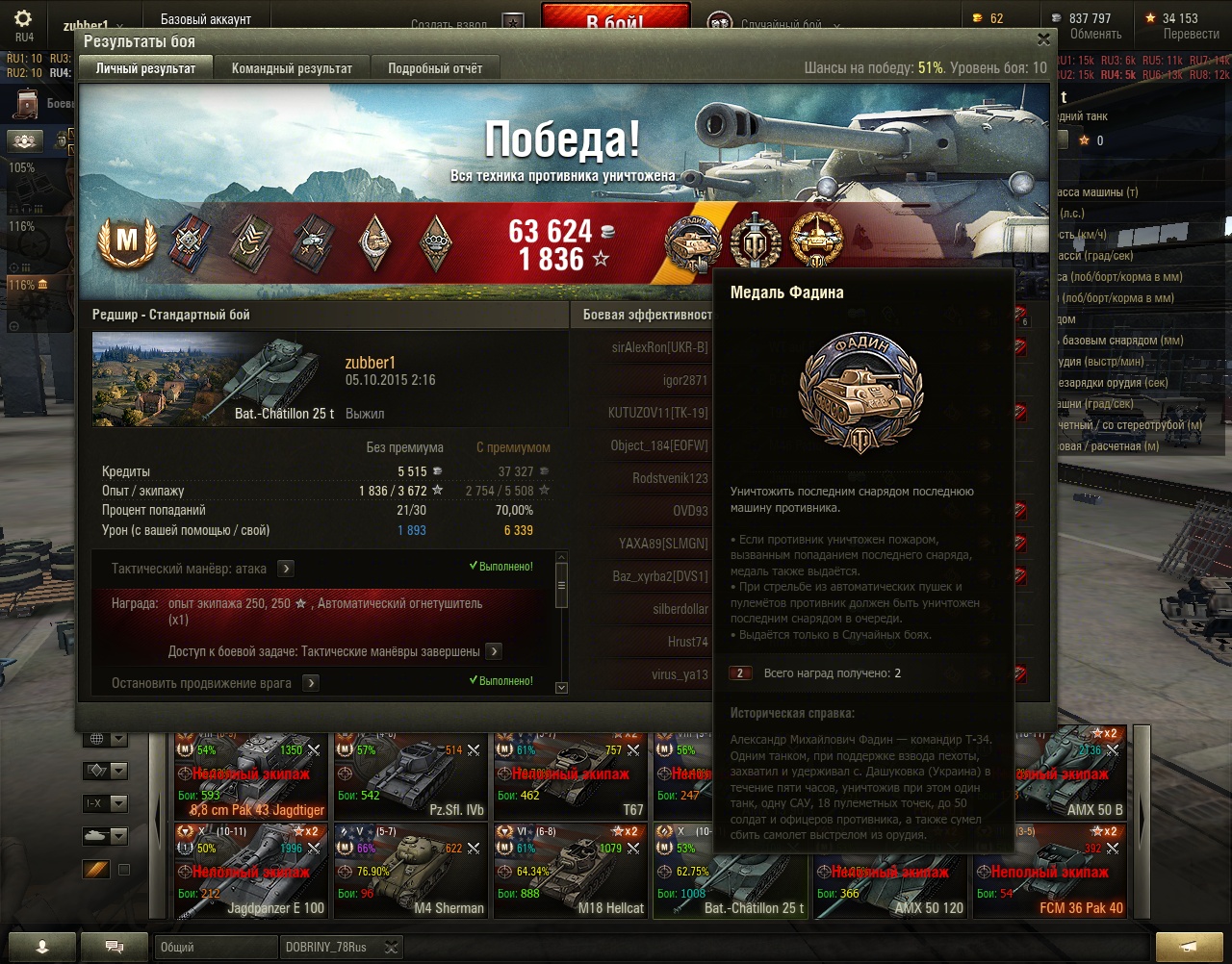Start battle with the red В бой! button

(x=615, y=20)
